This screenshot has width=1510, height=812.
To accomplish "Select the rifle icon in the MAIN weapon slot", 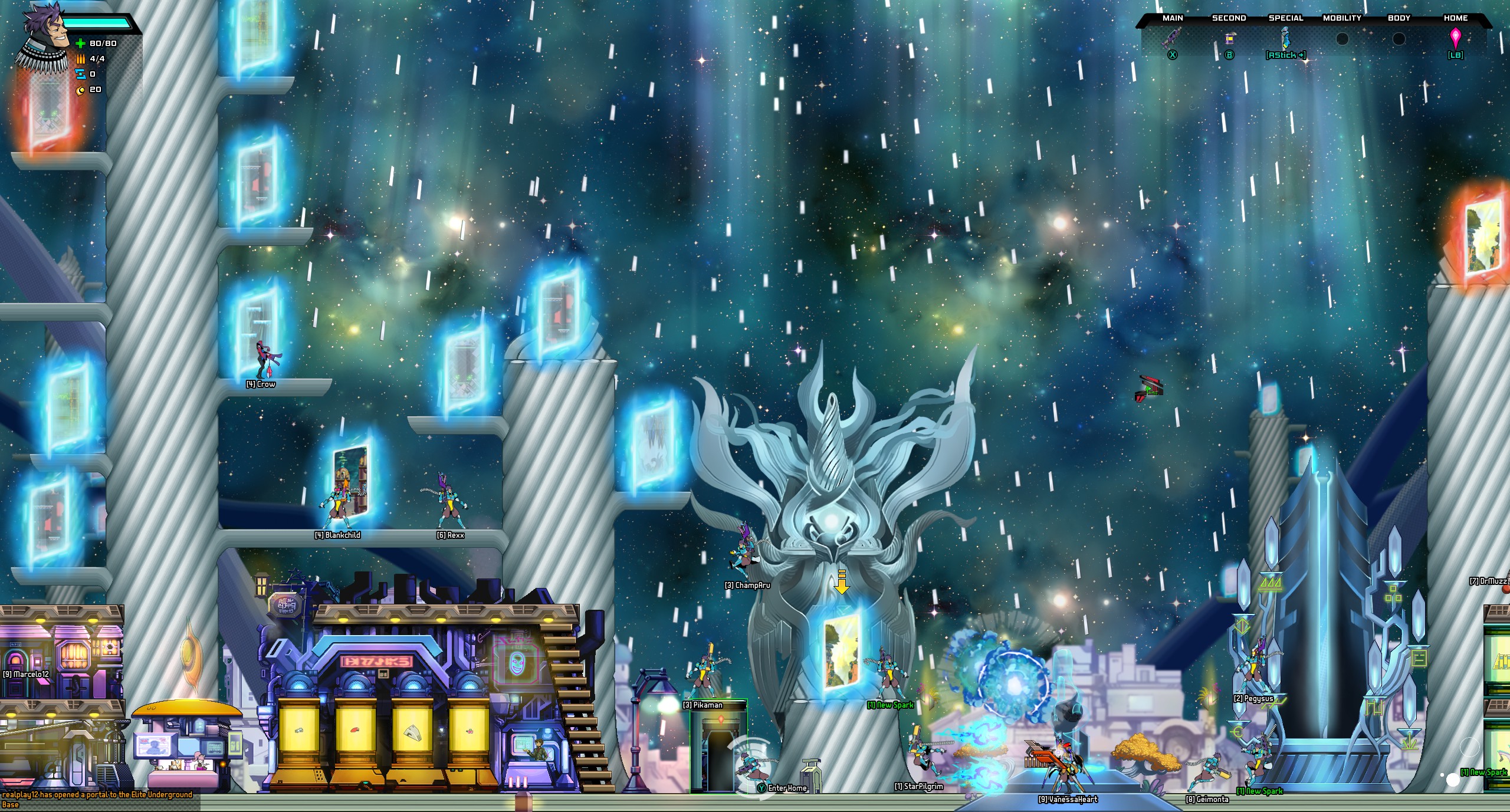I will [x=1173, y=39].
